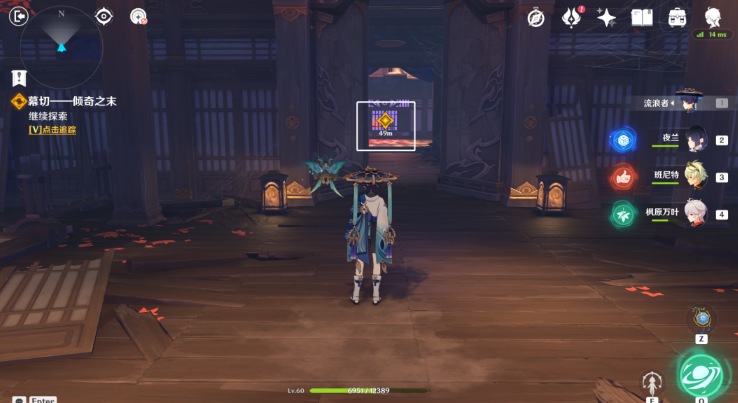
Task: Open the quest flag icon with exclamation mark
Action: coord(18,77)
